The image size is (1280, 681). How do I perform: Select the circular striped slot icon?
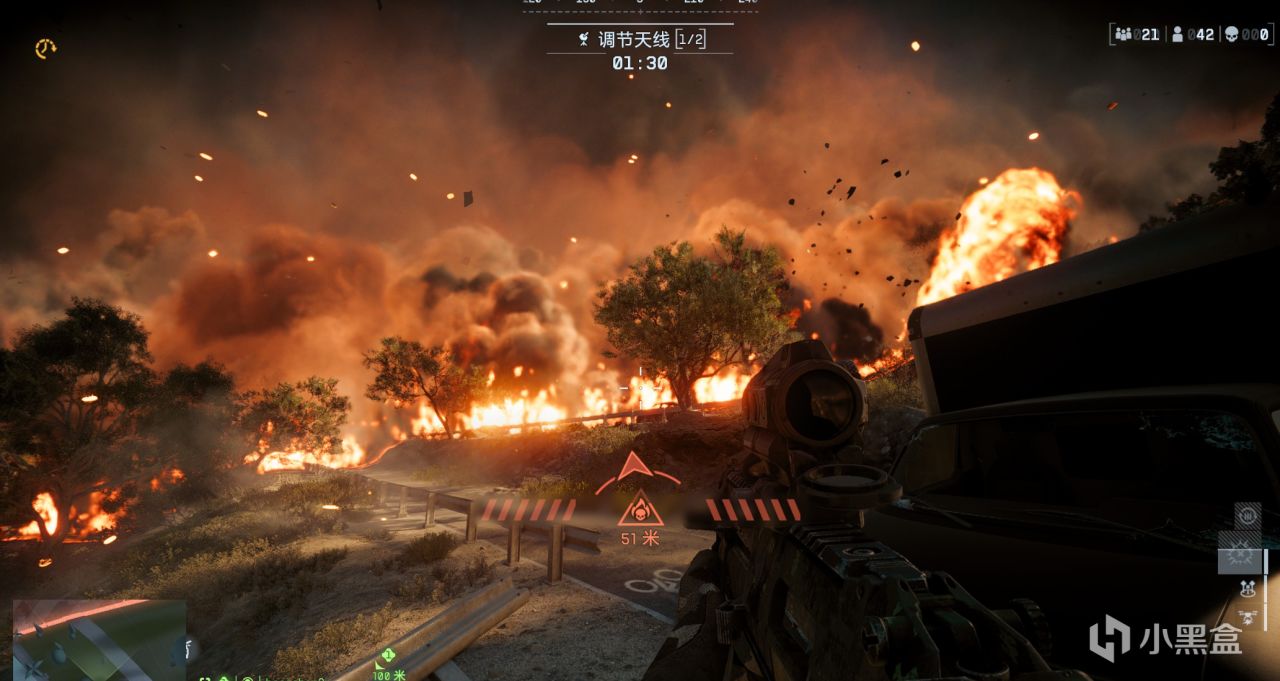1247,517
